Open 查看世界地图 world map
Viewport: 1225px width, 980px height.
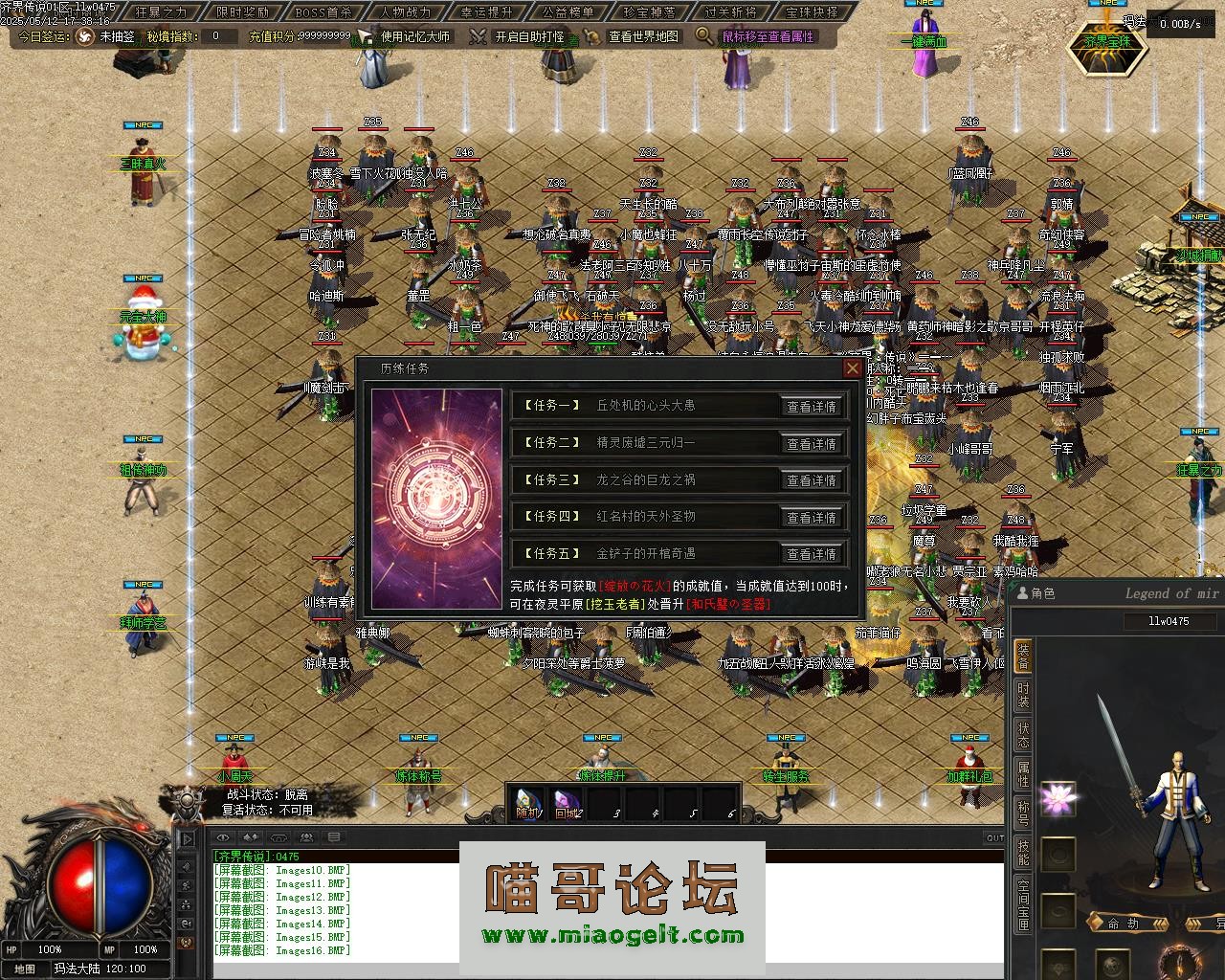pos(633,36)
